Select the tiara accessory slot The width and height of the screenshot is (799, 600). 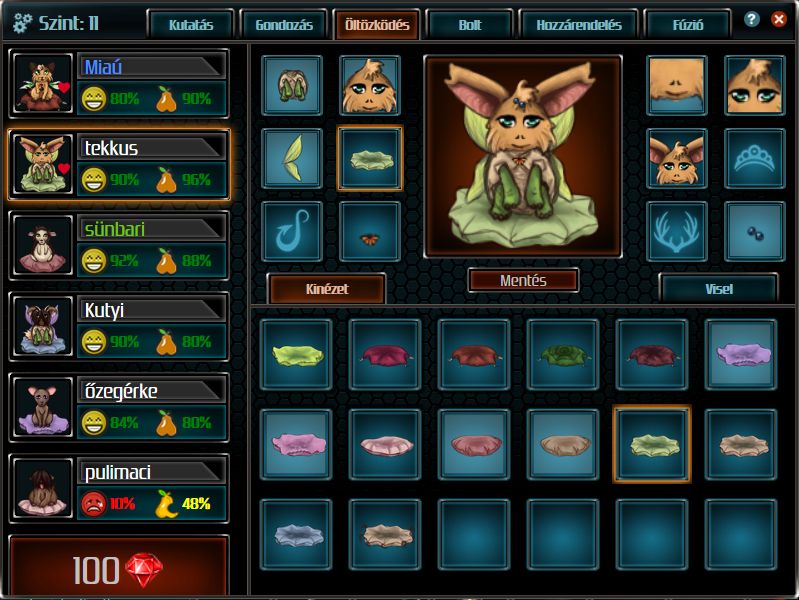coord(754,158)
